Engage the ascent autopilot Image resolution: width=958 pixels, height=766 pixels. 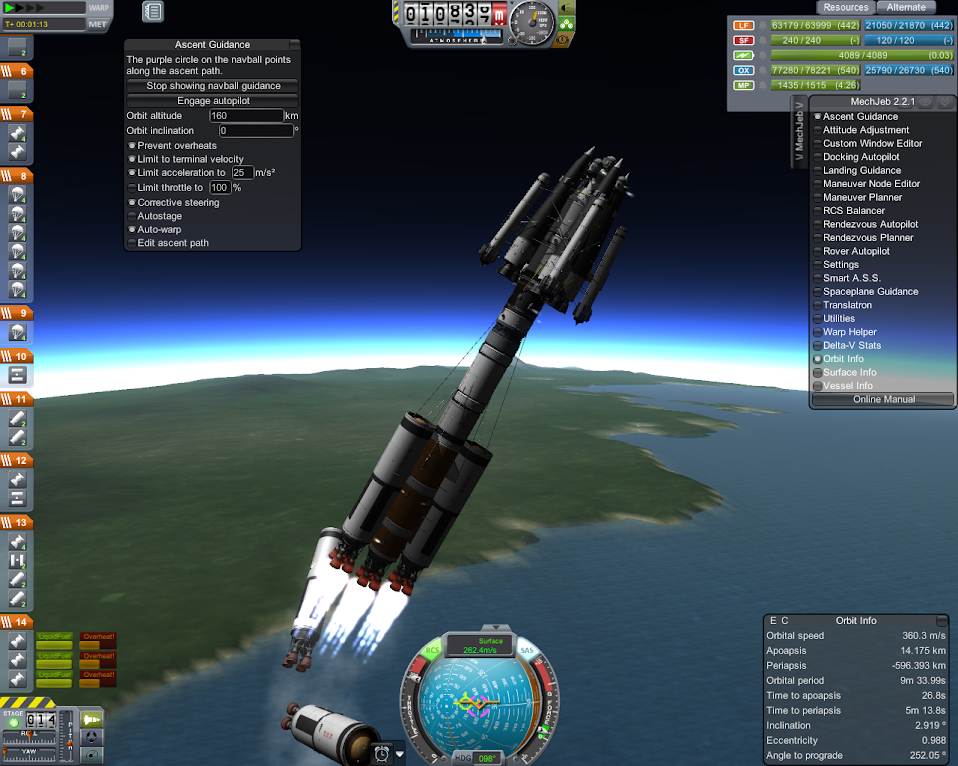(213, 101)
